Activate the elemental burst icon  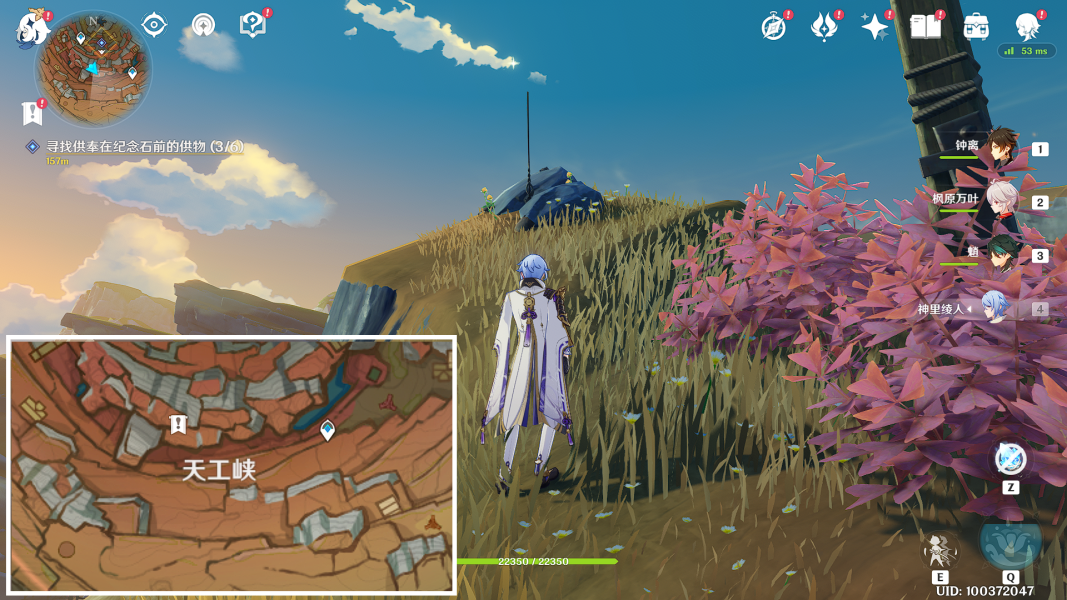(1010, 541)
